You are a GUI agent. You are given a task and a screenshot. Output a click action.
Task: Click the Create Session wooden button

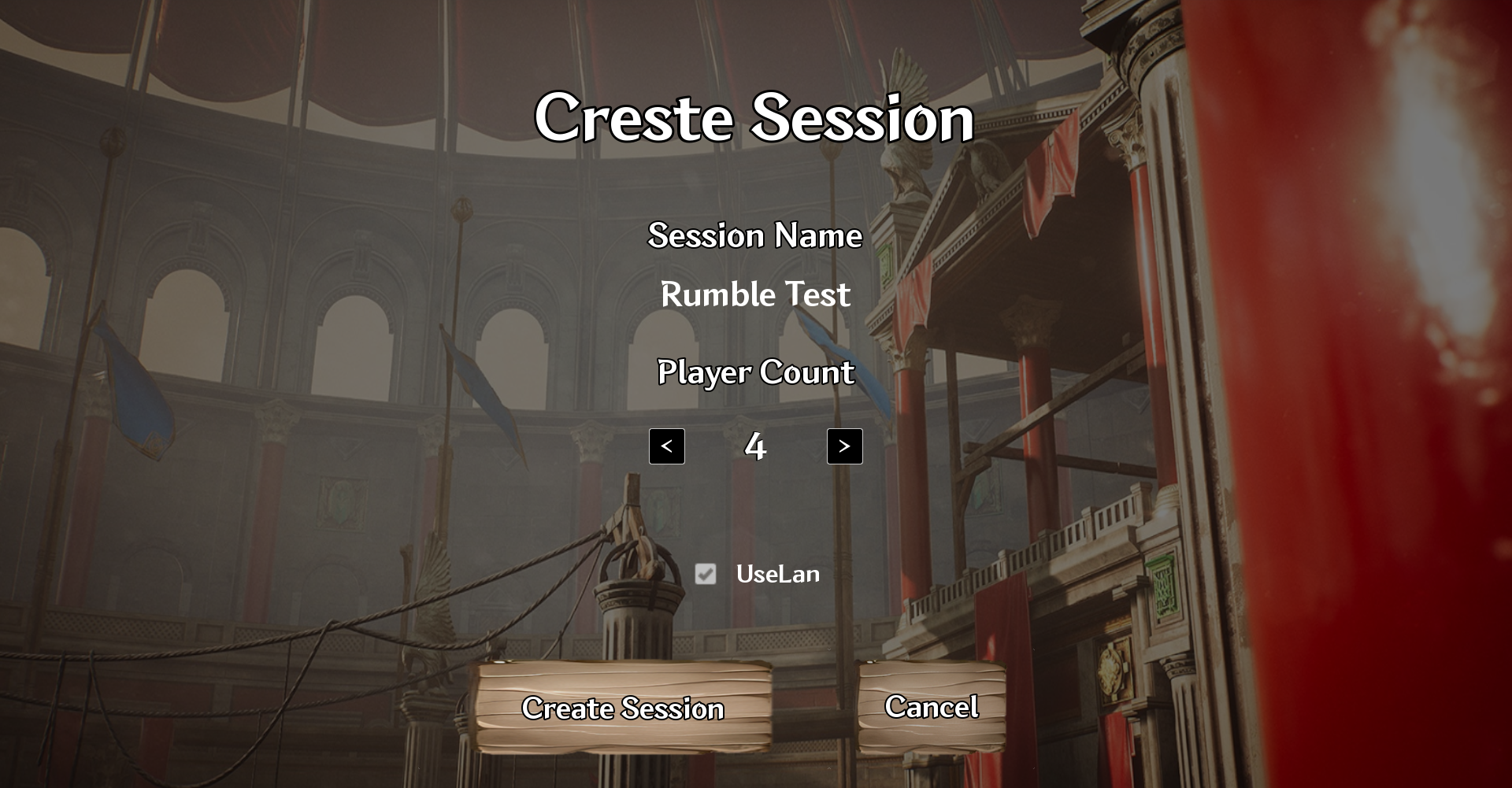[x=623, y=708]
